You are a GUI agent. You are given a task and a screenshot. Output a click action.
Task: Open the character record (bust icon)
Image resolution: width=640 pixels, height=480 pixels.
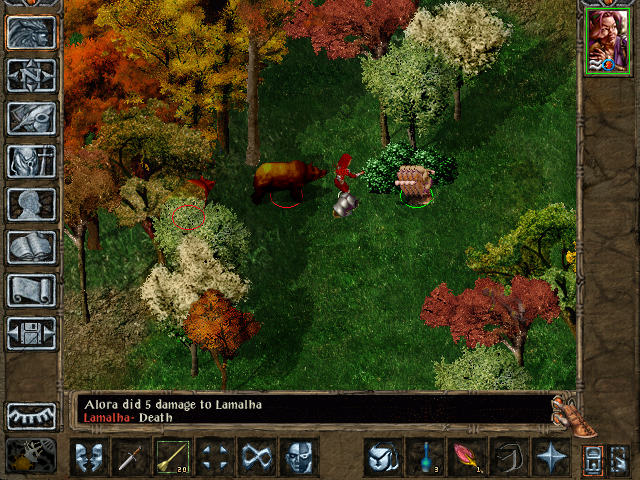32,204
